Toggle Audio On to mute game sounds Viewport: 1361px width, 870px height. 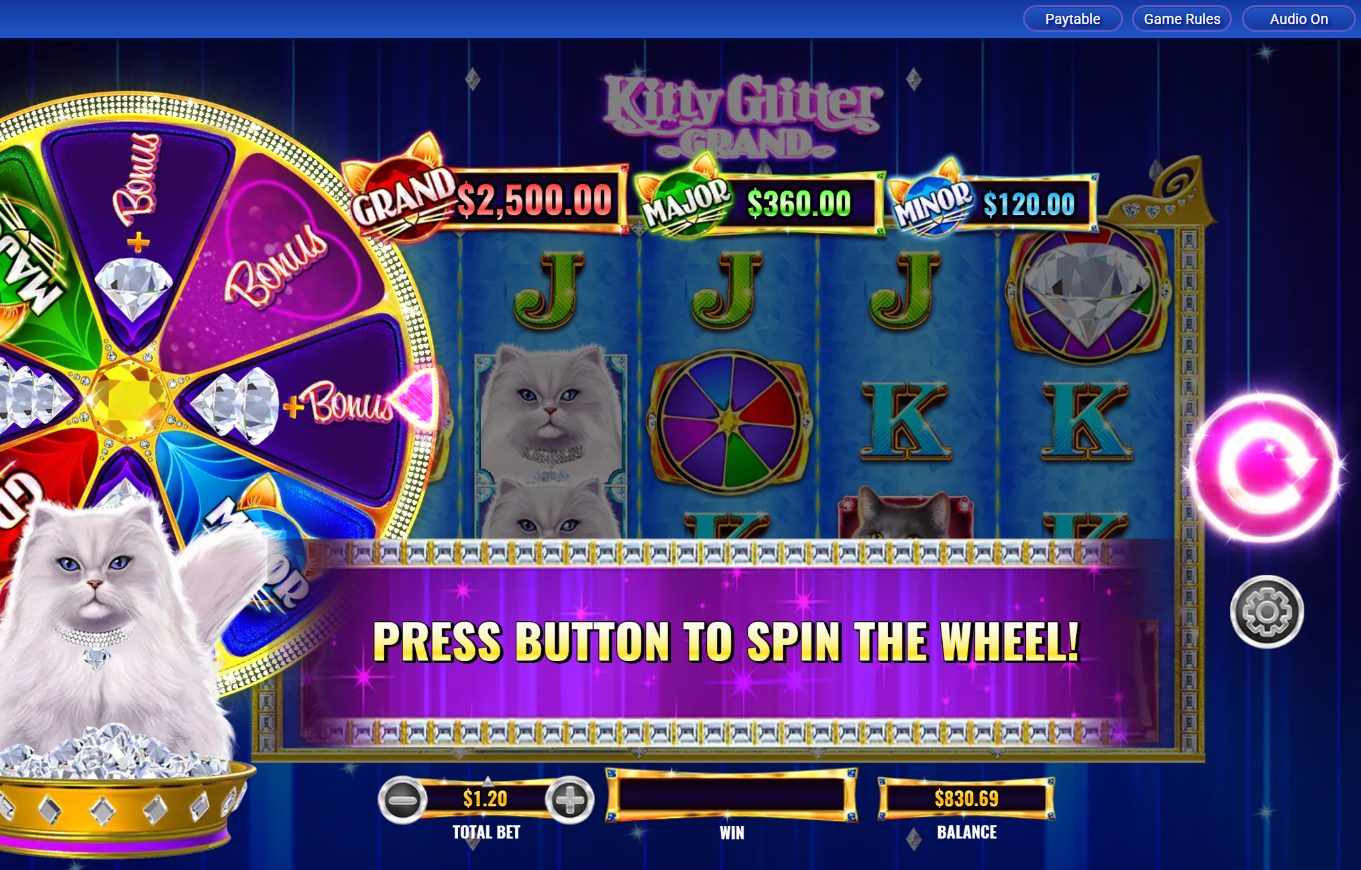[x=1297, y=18]
